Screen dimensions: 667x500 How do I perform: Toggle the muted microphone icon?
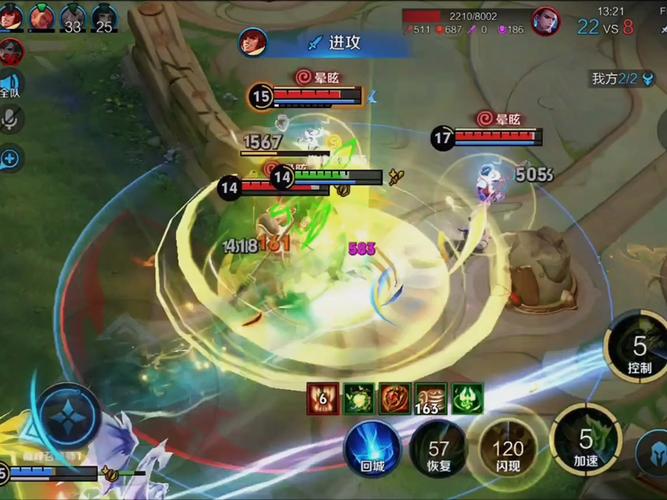[11, 120]
